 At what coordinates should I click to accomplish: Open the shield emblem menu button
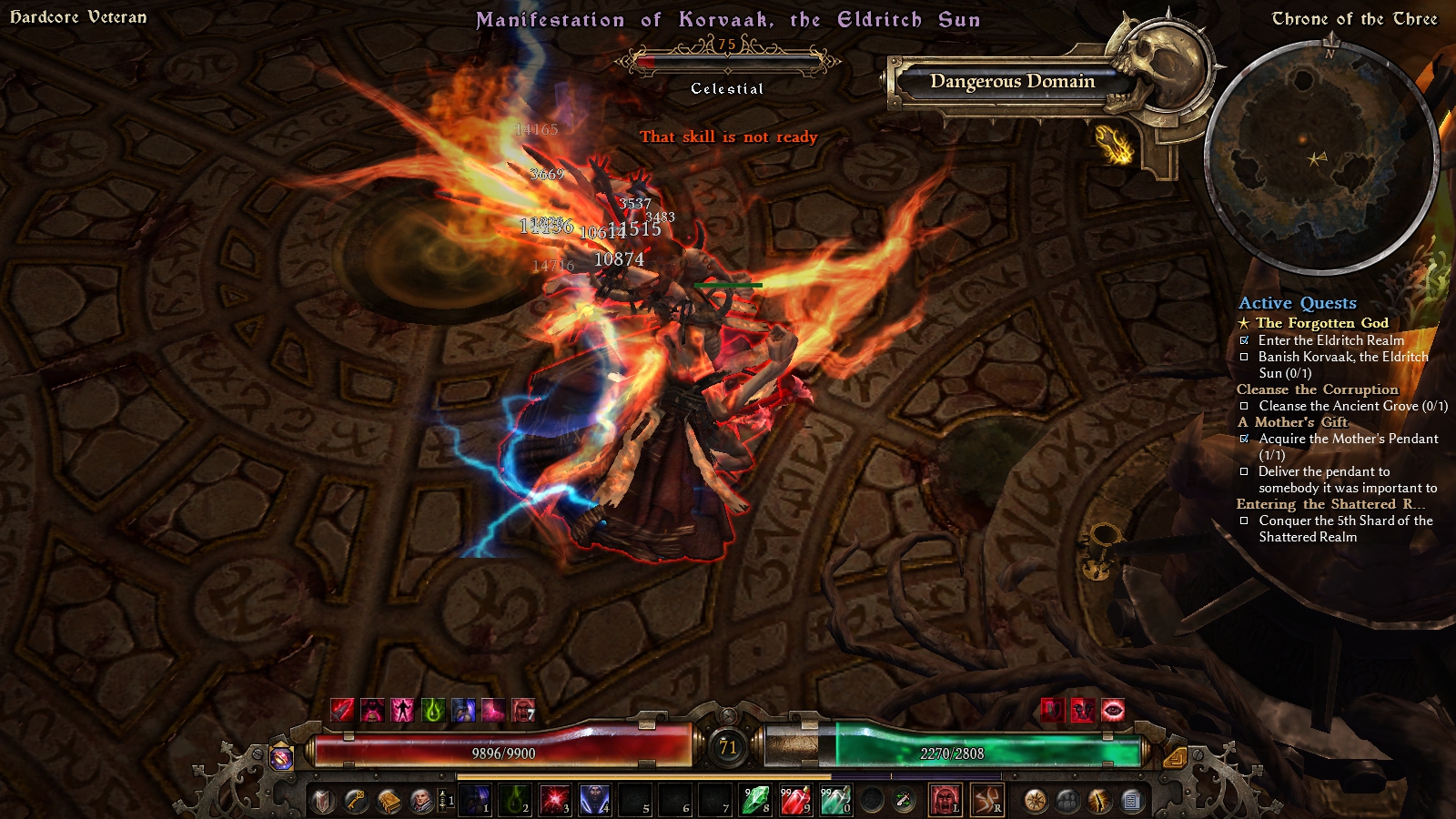323,801
